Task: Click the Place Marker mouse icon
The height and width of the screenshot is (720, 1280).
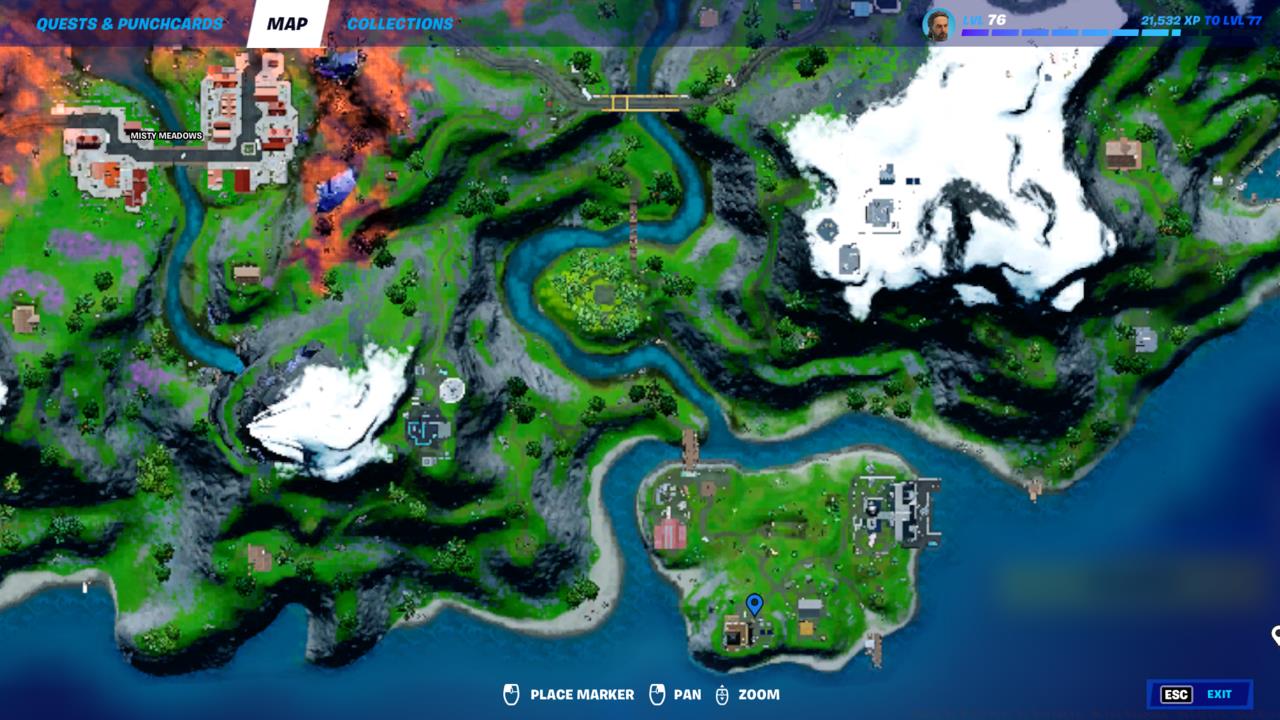Action: pos(511,693)
